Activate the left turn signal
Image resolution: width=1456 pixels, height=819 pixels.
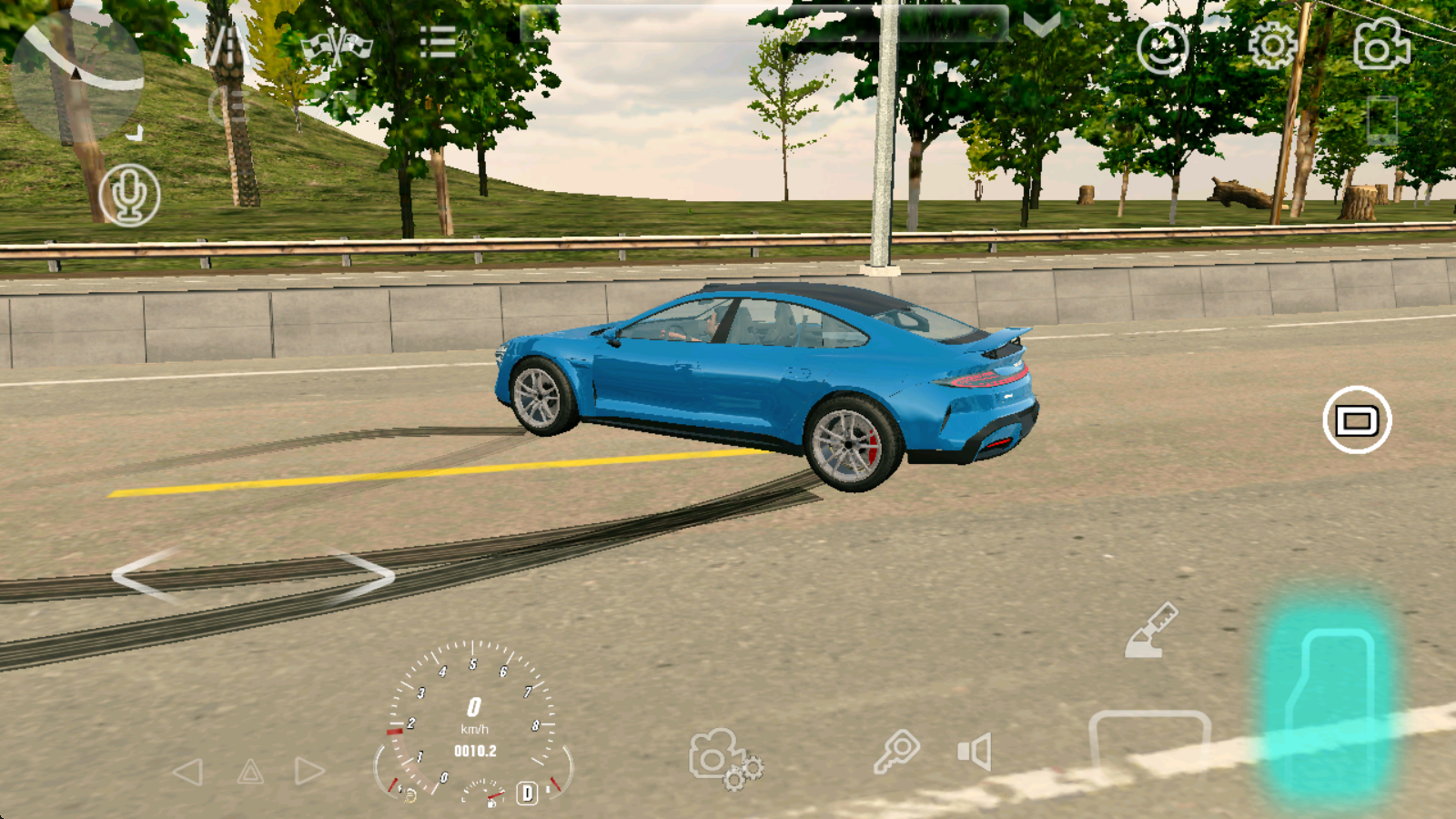pos(187,773)
